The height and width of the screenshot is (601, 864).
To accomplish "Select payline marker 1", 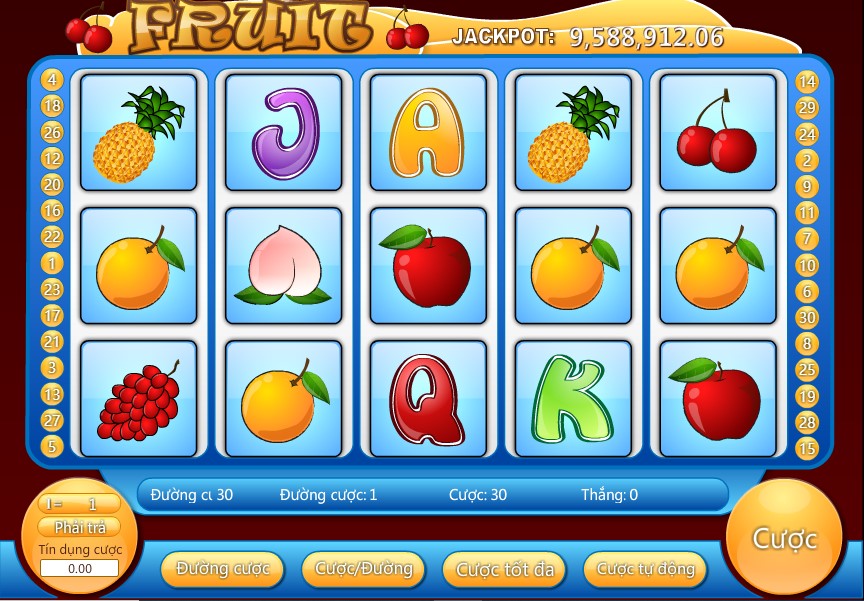I will (x=52, y=263).
